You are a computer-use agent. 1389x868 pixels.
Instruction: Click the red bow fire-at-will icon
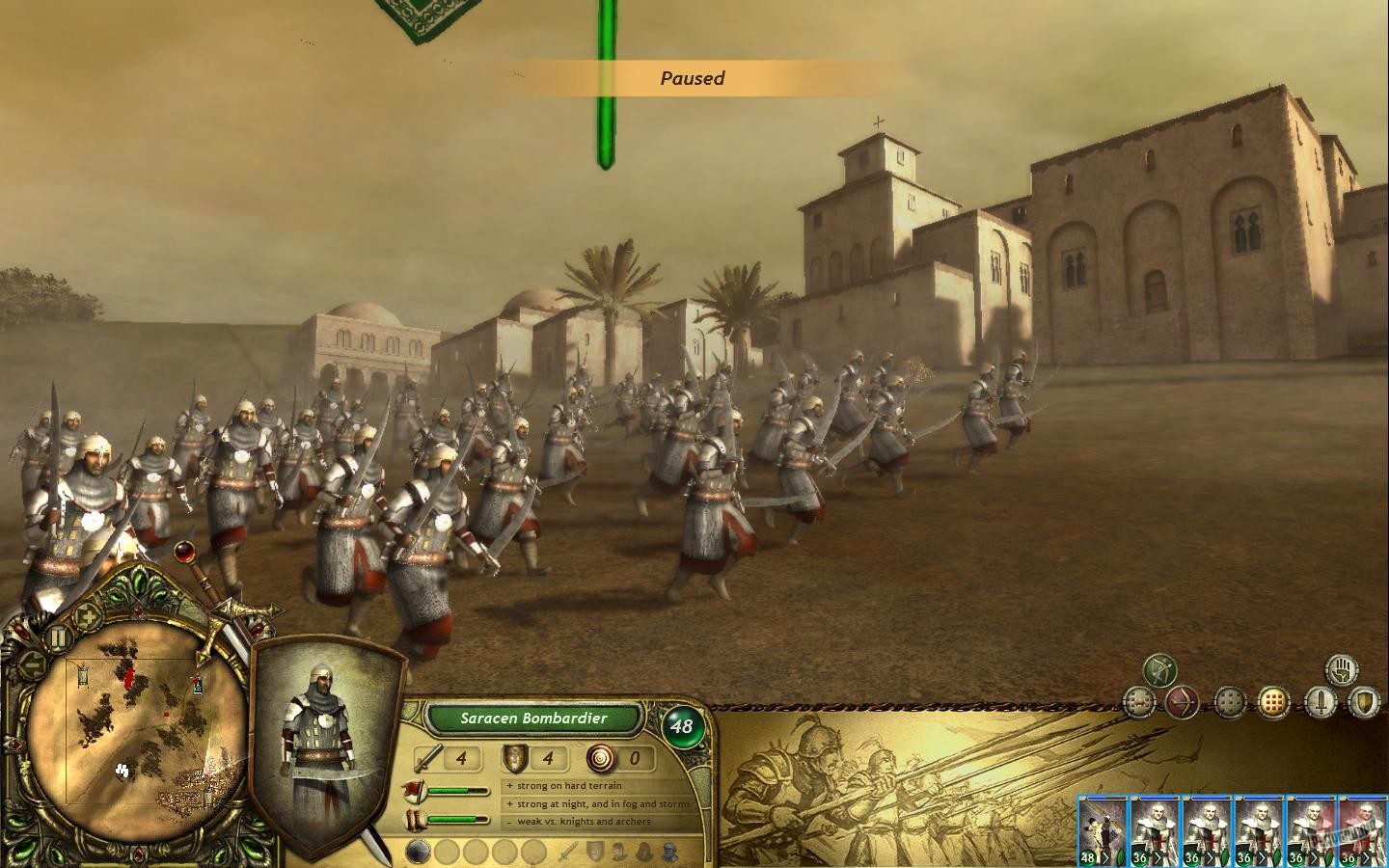1183,702
